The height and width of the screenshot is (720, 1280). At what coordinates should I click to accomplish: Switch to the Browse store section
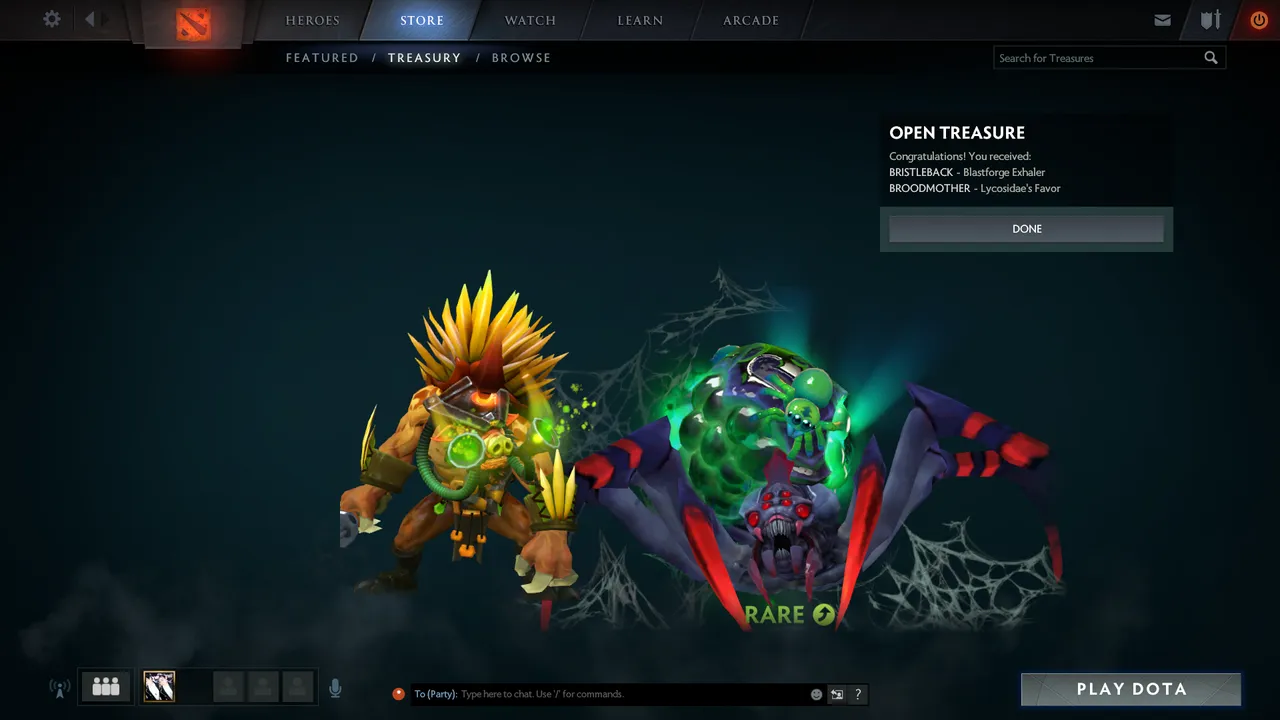tap(521, 58)
